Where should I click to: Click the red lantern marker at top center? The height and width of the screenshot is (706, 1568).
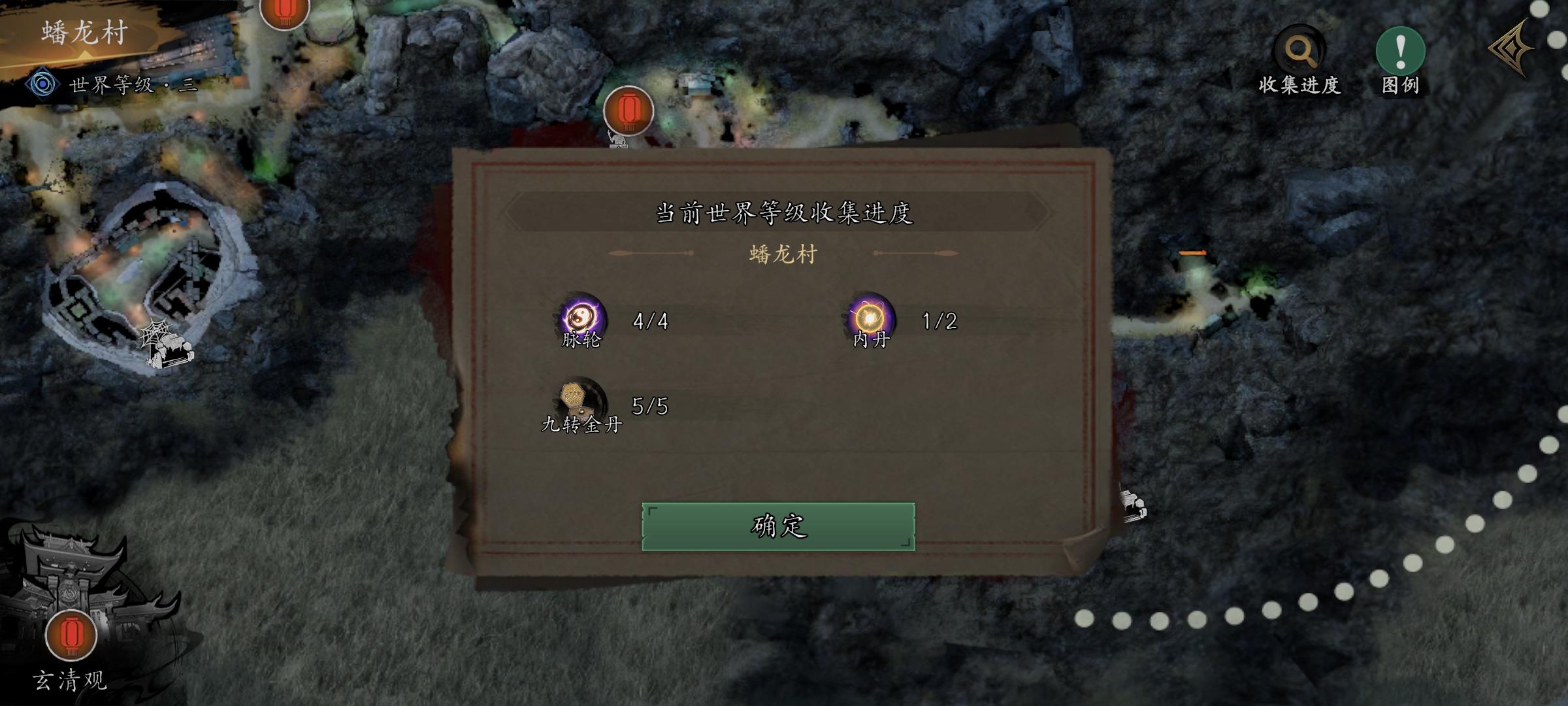(629, 112)
